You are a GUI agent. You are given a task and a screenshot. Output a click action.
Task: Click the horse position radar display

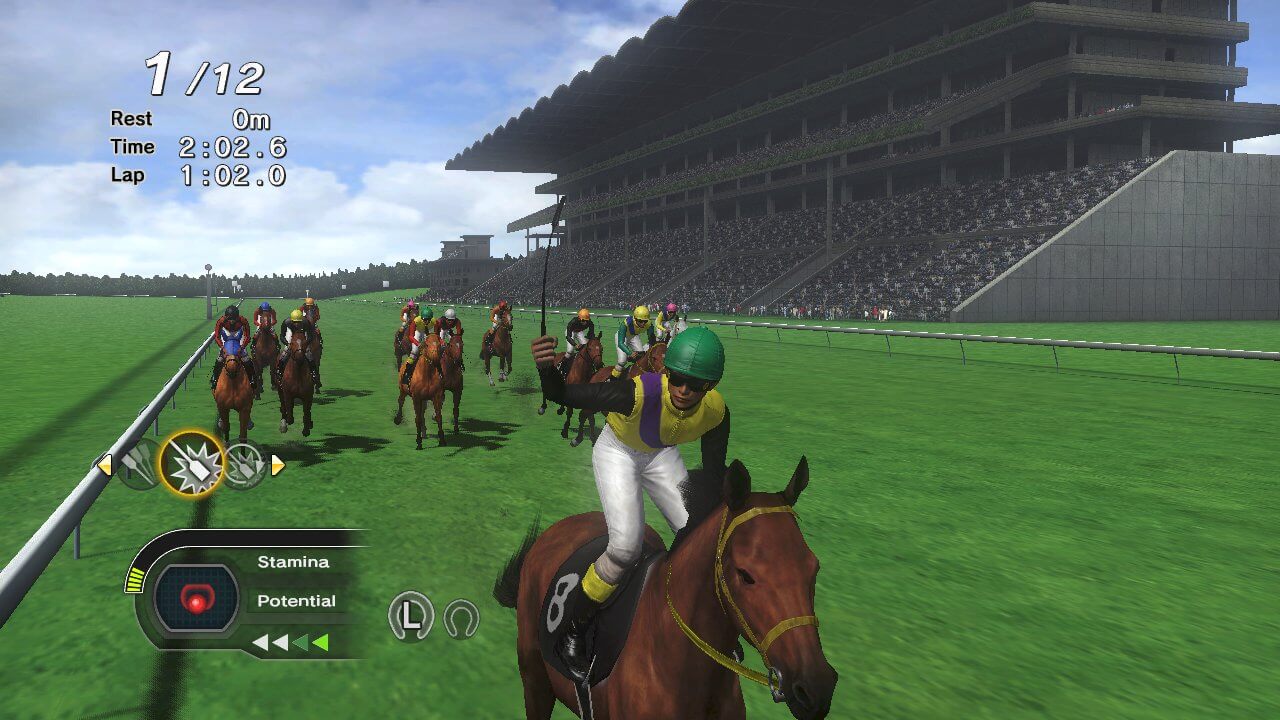pyautogui.click(x=196, y=599)
